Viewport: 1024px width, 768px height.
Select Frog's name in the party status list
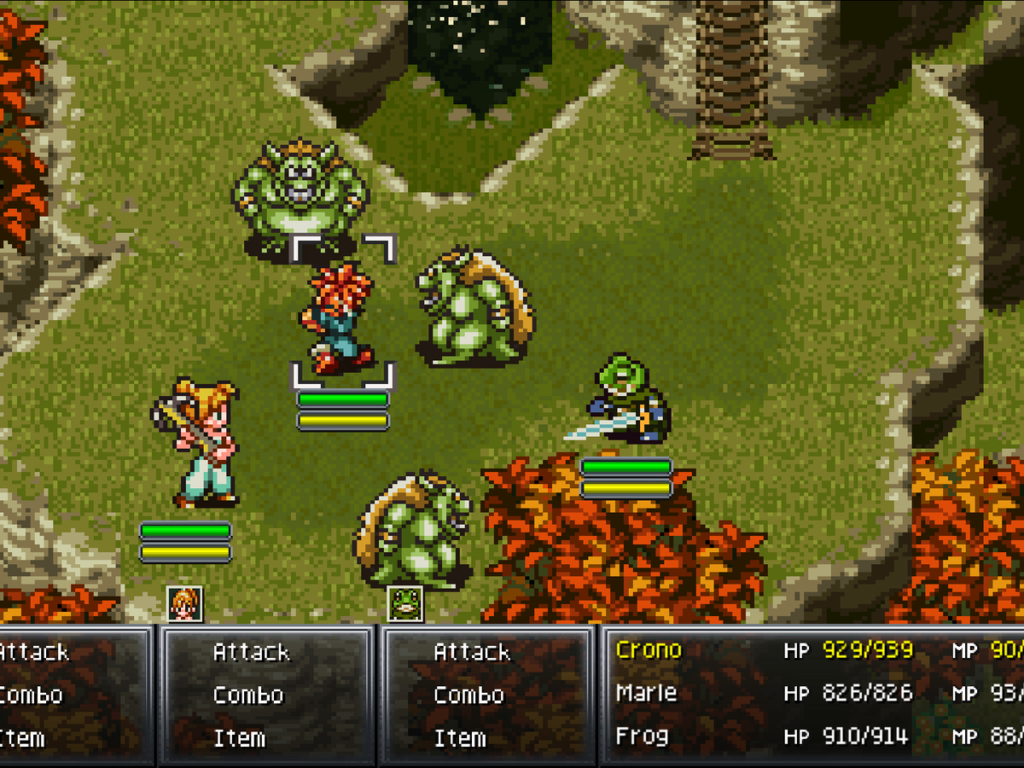[x=641, y=737]
